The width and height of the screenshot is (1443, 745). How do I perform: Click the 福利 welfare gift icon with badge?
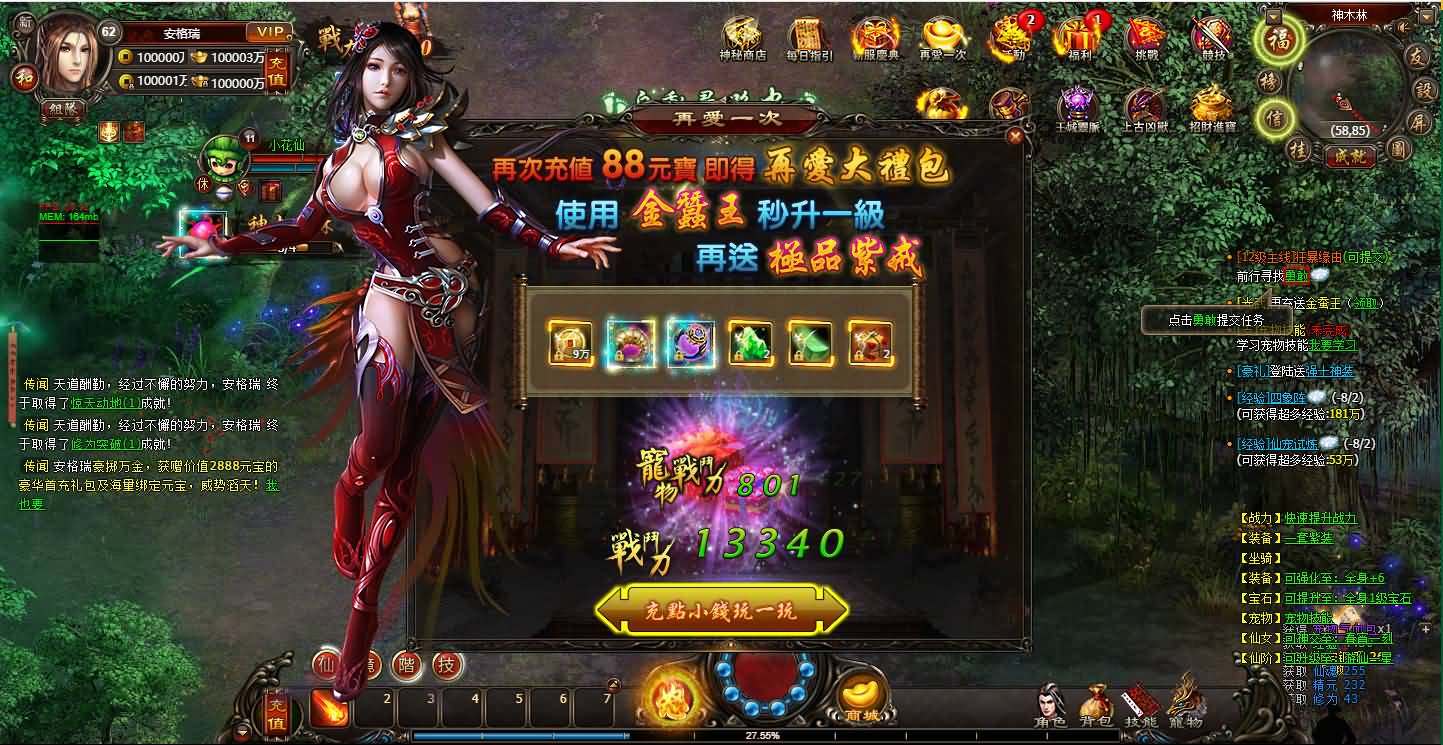(x=1080, y=37)
